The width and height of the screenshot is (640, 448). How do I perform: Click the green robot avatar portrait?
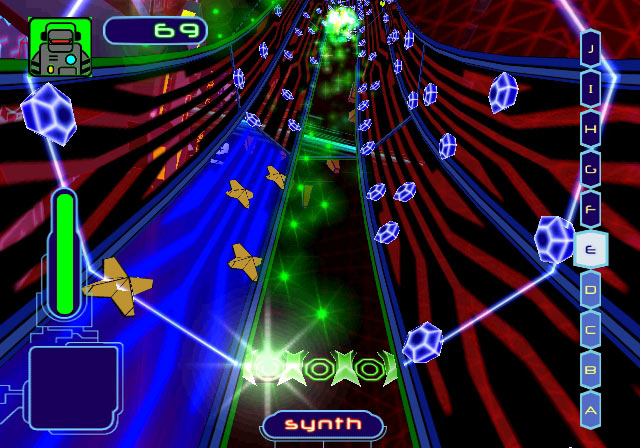[60, 47]
